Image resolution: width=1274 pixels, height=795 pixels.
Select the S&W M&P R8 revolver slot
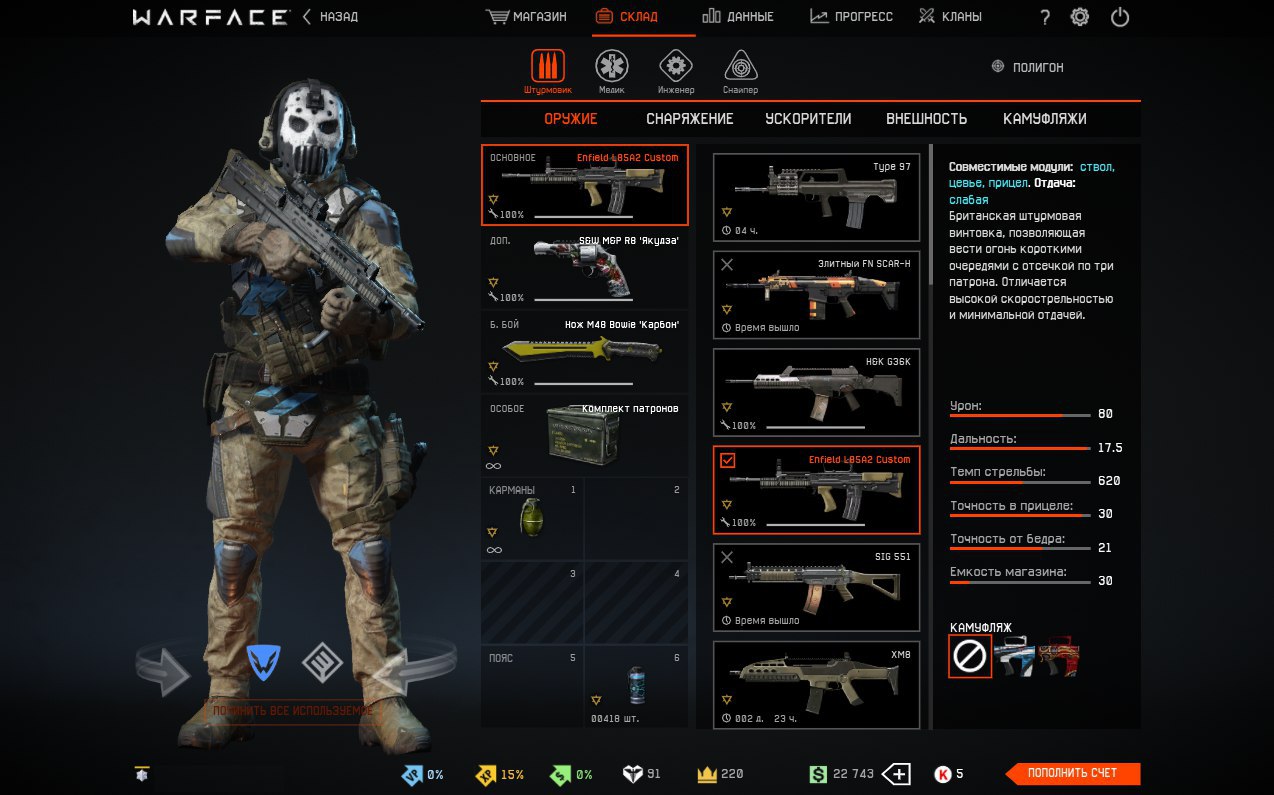pos(585,270)
